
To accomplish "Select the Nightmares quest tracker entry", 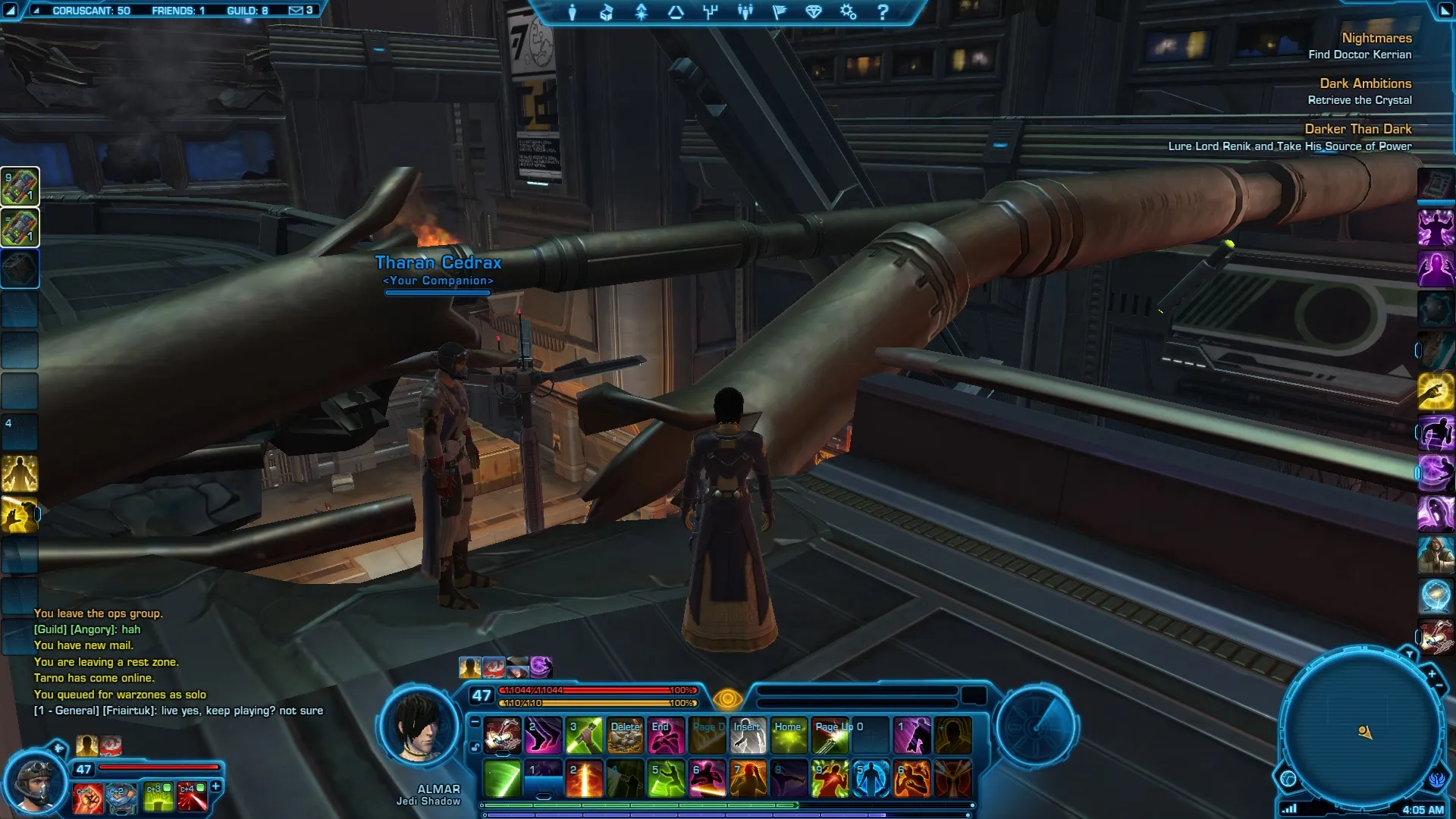I will tap(1376, 38).
